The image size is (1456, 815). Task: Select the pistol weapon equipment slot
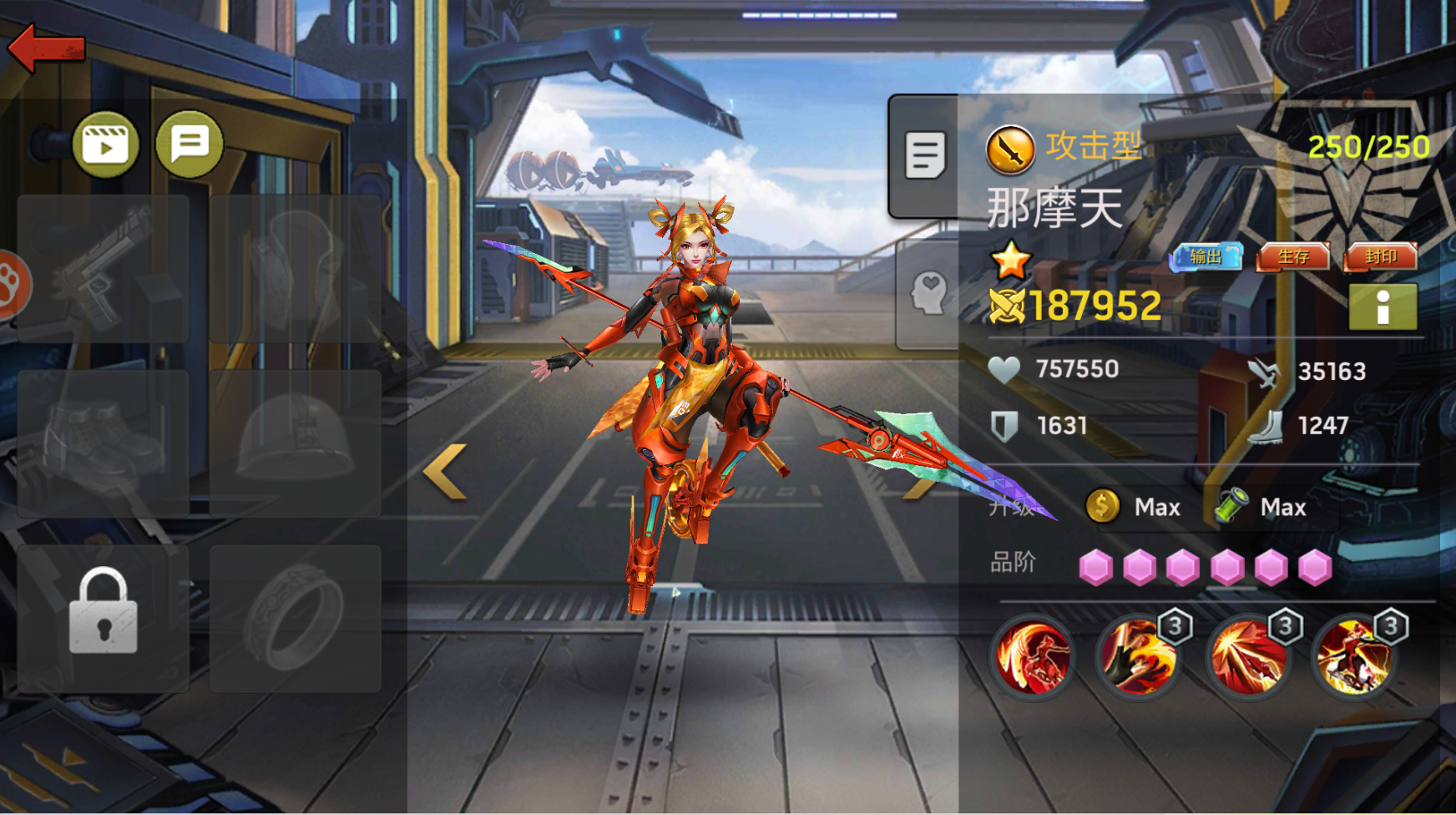point(104,269)
